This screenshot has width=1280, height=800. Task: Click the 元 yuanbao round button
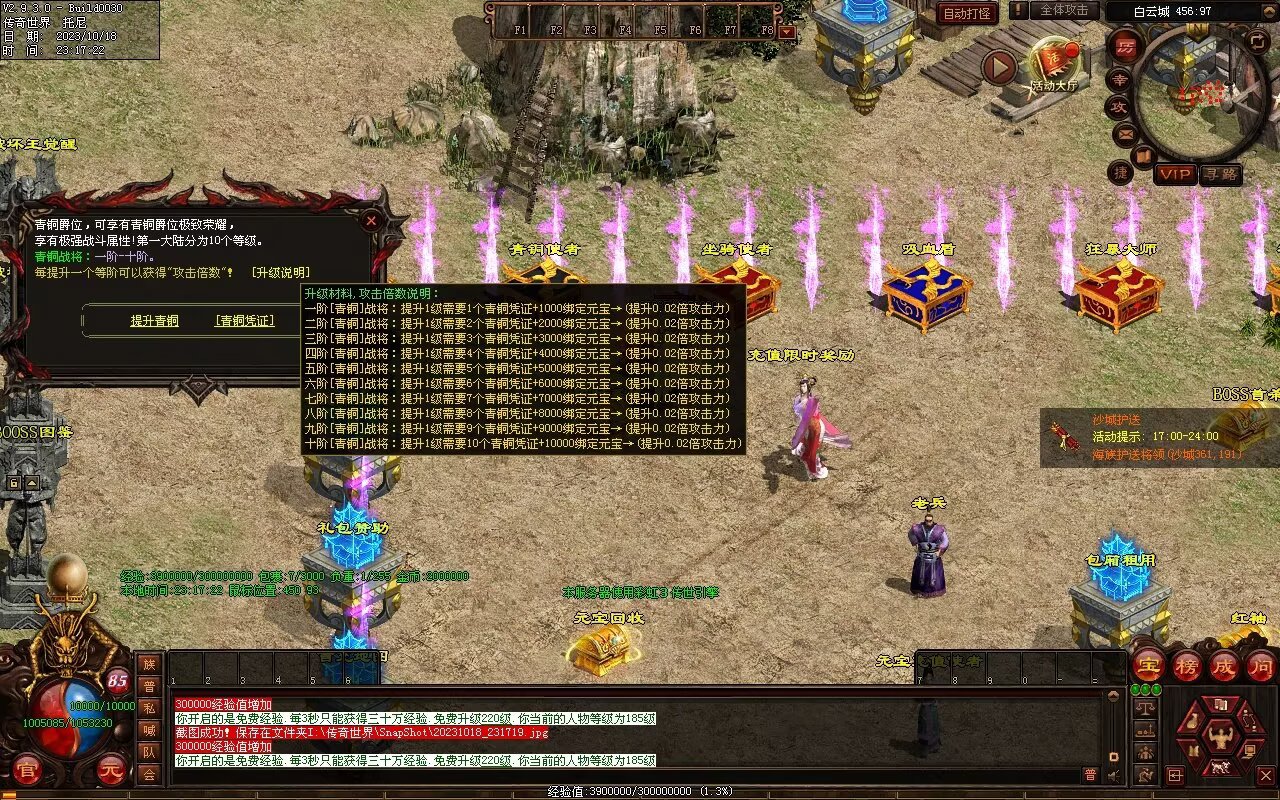point(111,770)
